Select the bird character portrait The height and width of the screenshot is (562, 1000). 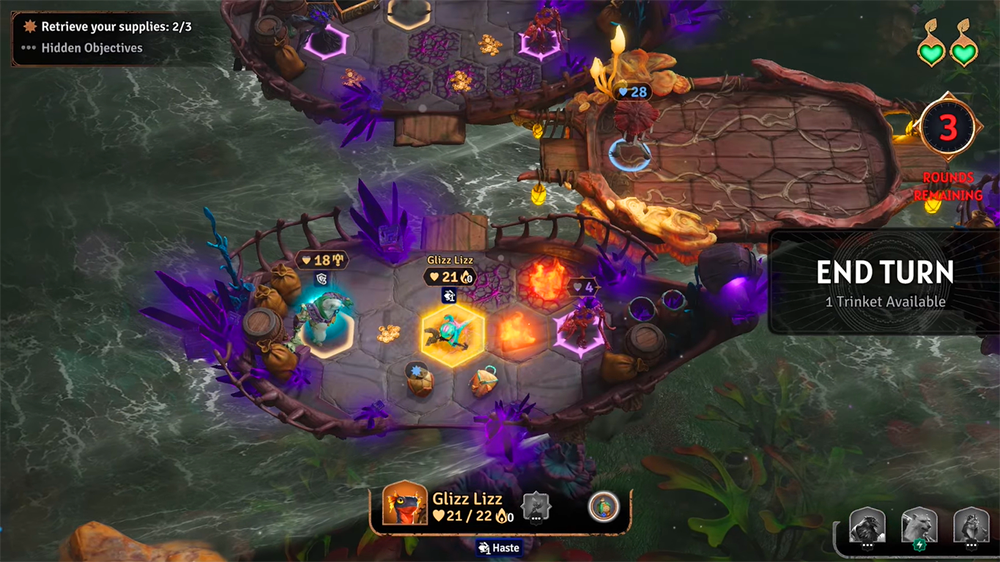[x=867, y=526]
